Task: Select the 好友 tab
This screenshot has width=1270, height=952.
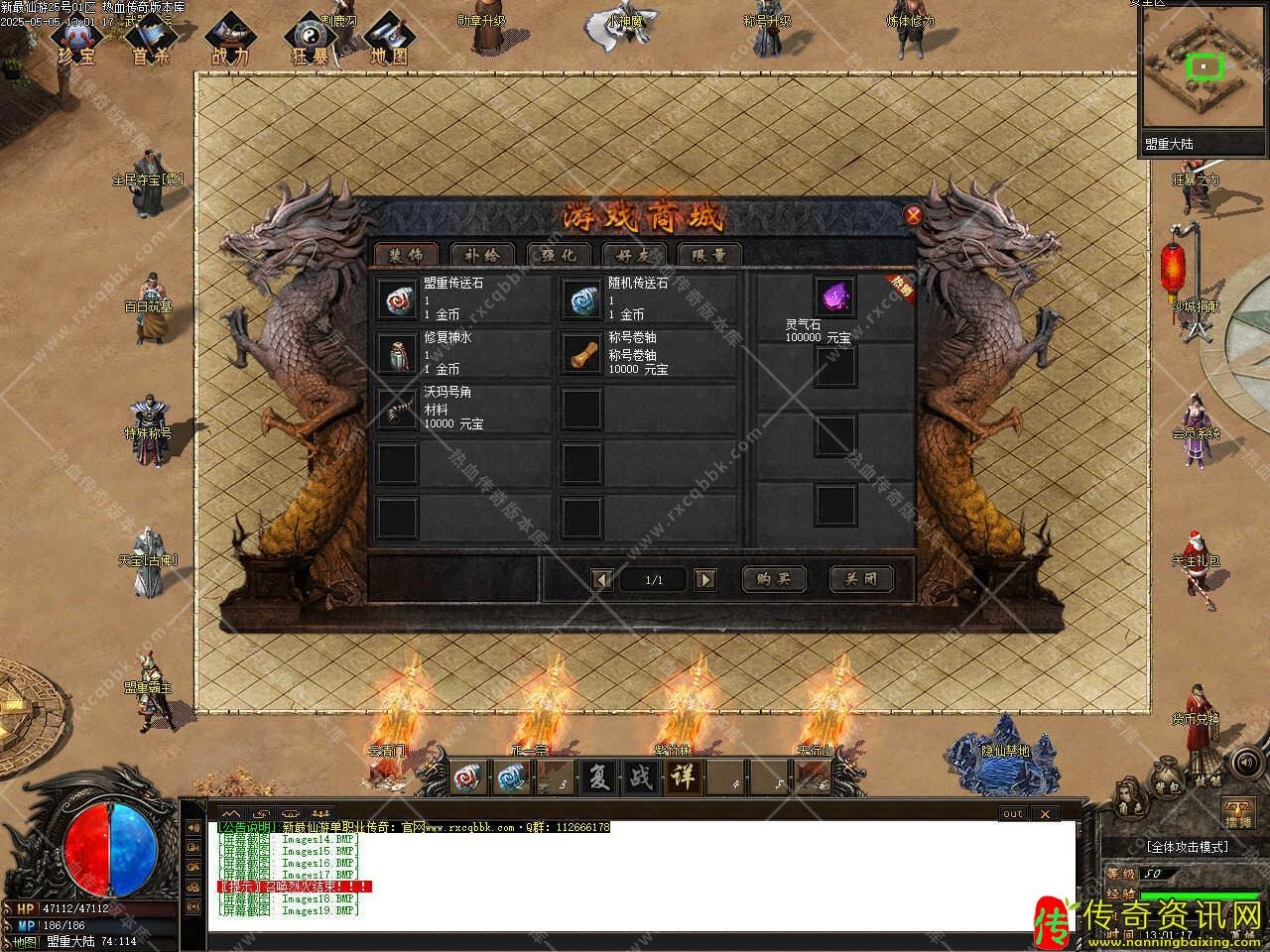Action: 634,255
